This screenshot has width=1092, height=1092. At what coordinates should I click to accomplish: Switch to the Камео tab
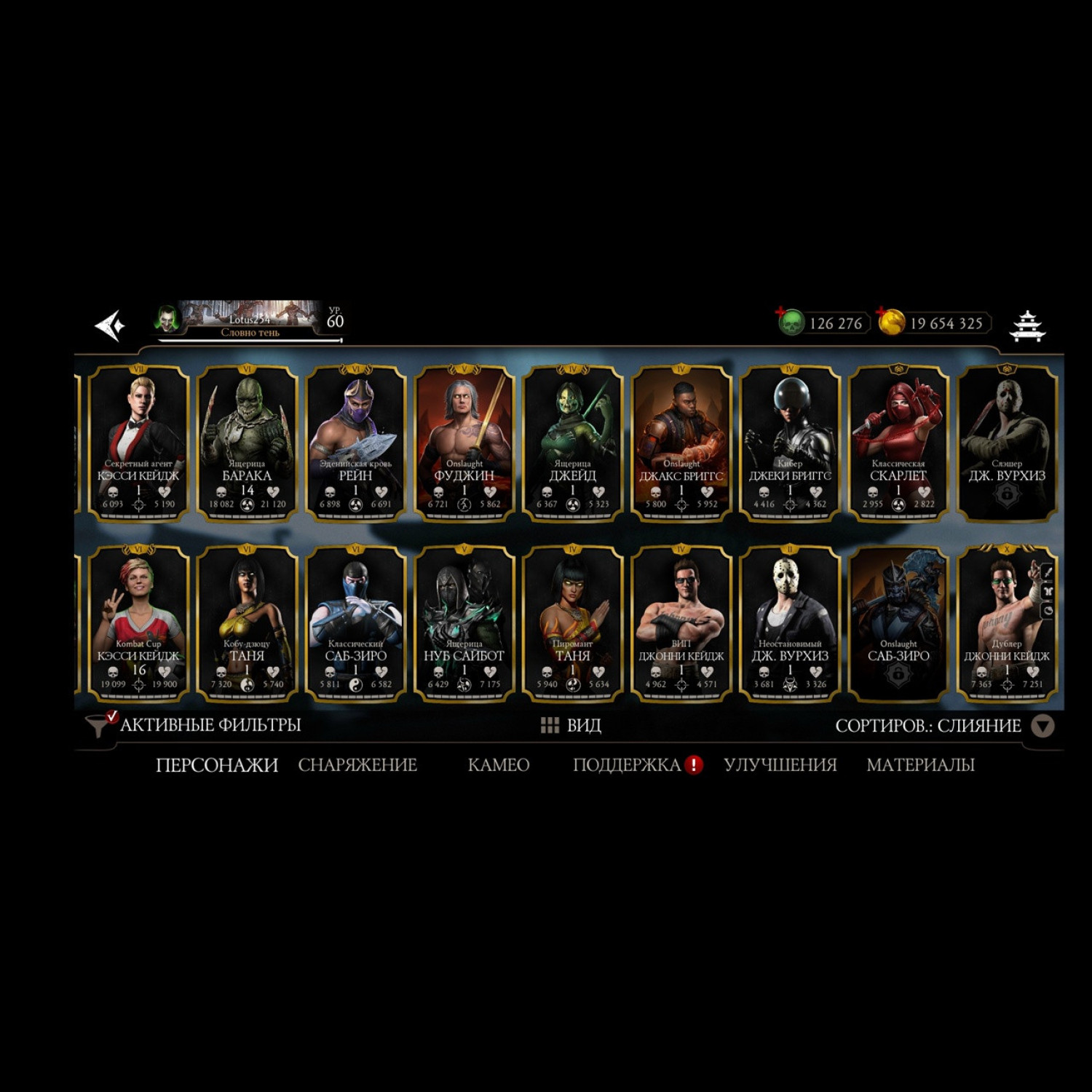498,765
